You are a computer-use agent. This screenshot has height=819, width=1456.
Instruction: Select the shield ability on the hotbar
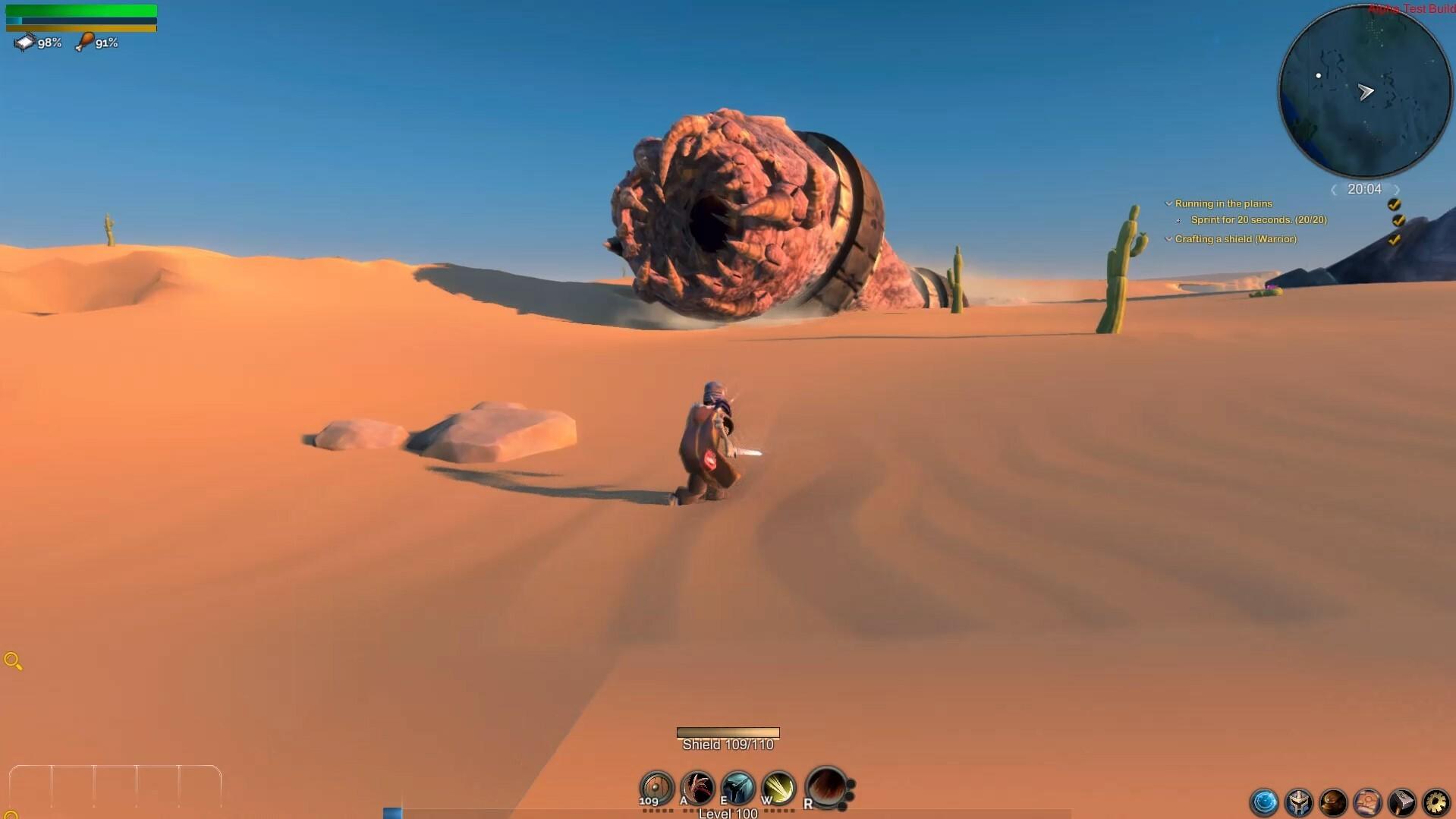(656, 789)
